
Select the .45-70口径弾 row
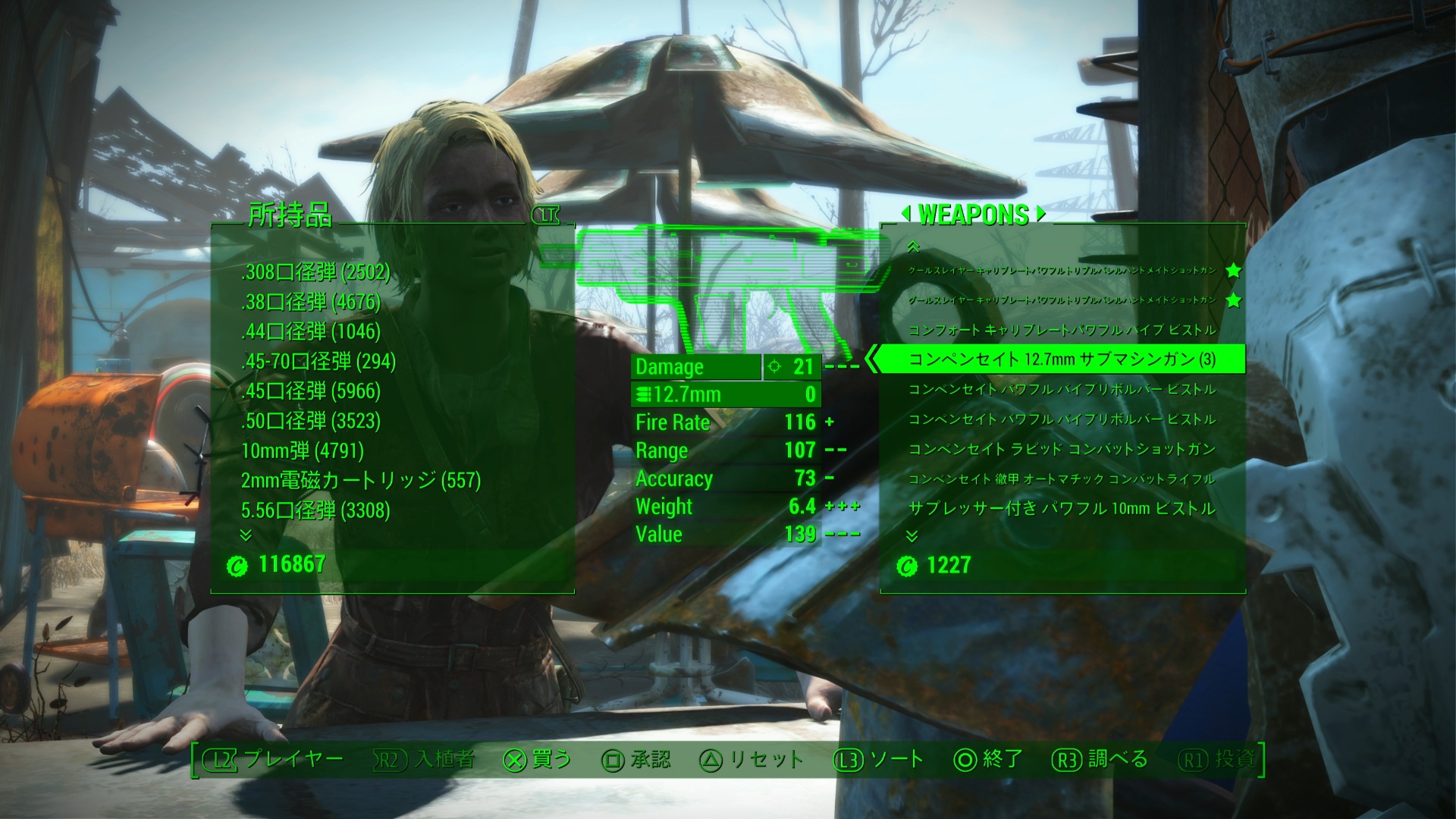[x=318, y=361]
